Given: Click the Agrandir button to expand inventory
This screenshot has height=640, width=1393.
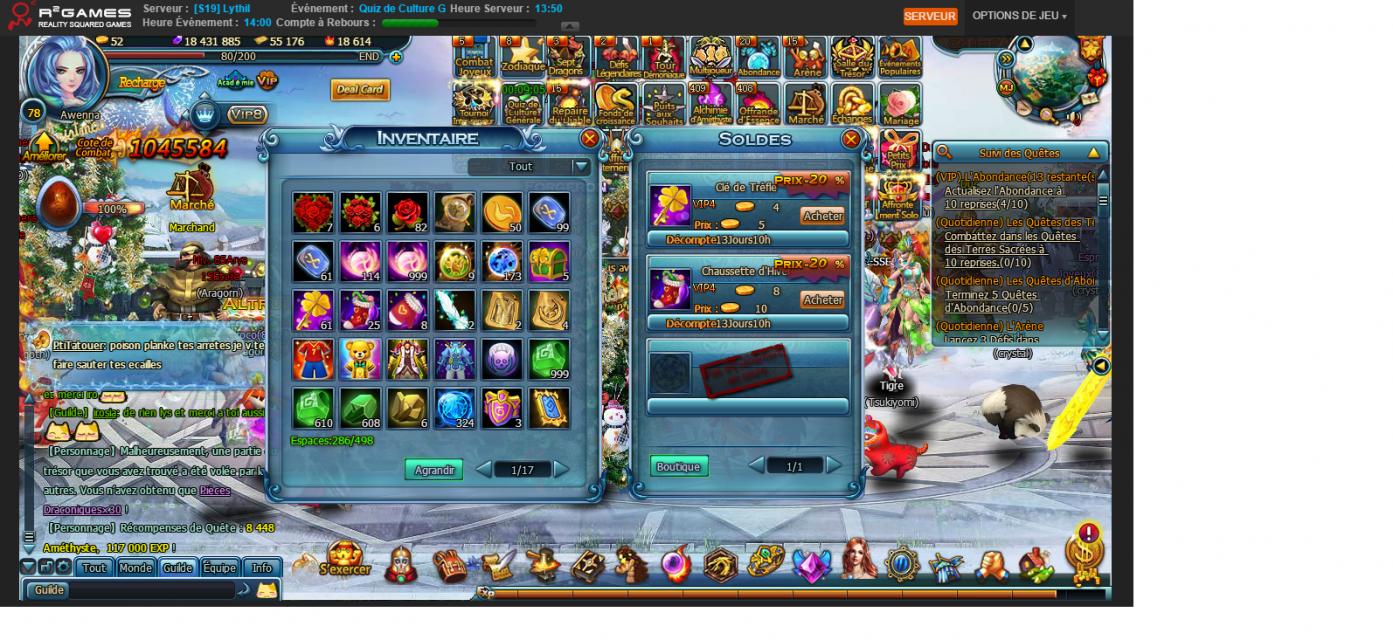Looking at the screenshot, I should coord(434,470).
